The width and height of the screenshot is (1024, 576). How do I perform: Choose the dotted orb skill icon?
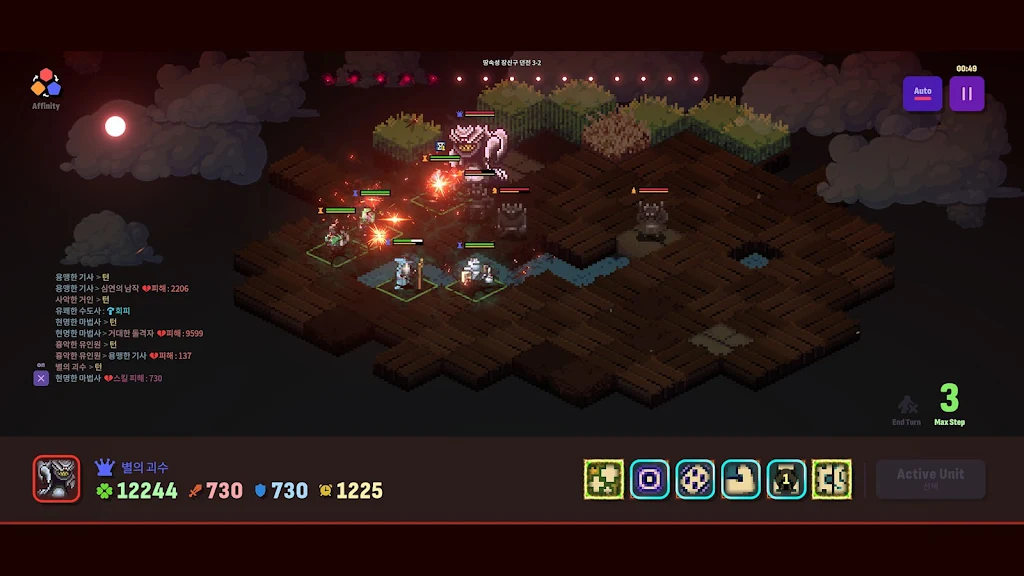coord(695,480)
